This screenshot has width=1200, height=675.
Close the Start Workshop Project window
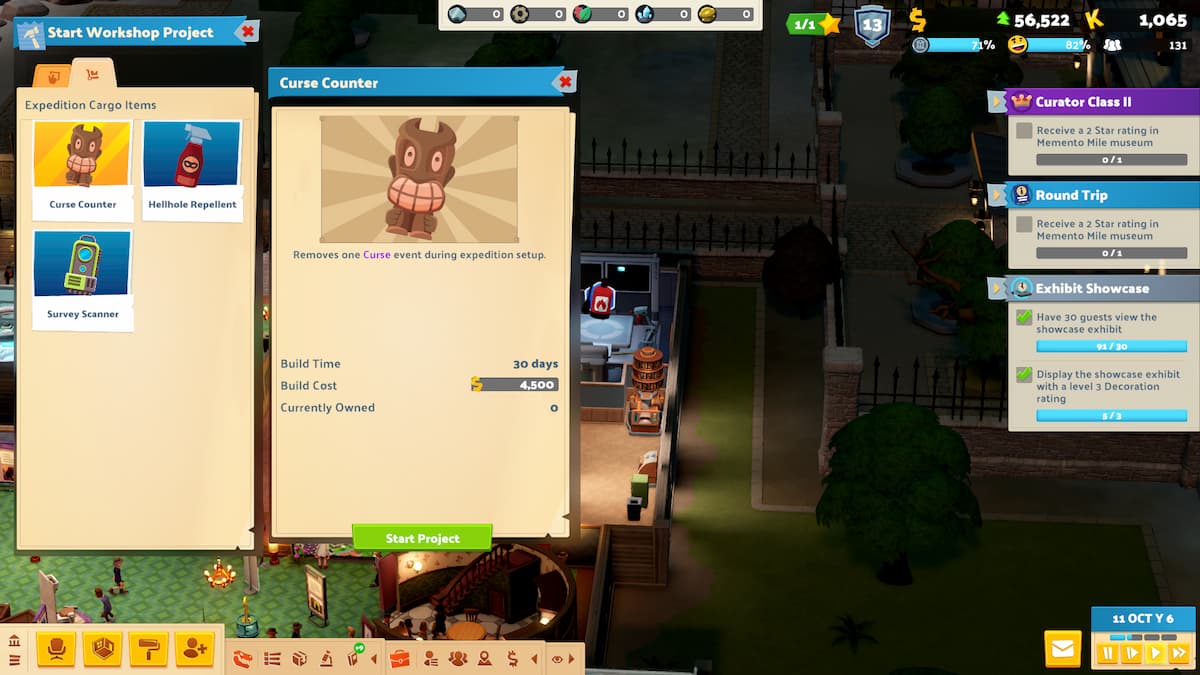click(x=247, y=32)
